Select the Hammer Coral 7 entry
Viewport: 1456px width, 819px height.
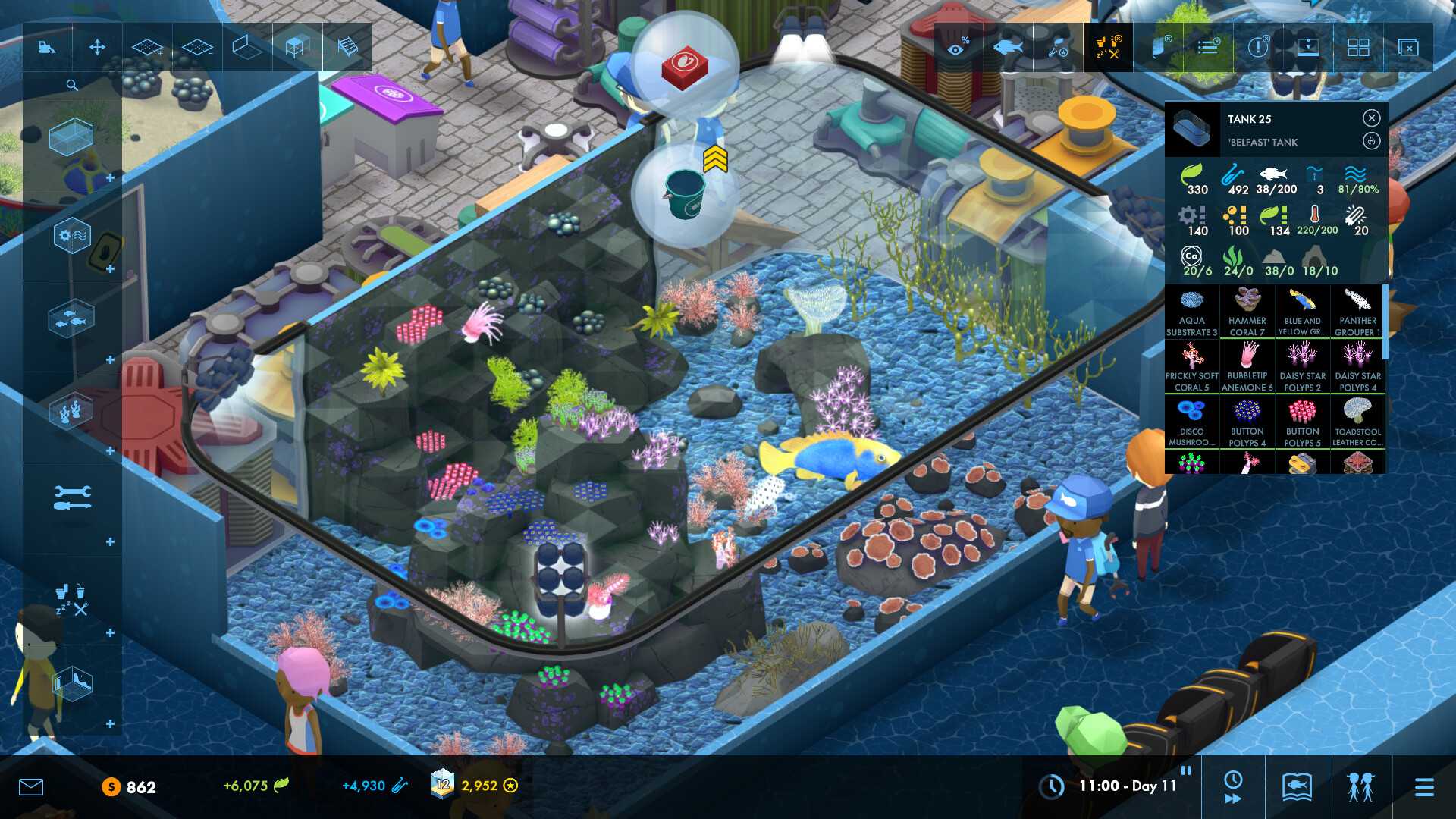1247,312
